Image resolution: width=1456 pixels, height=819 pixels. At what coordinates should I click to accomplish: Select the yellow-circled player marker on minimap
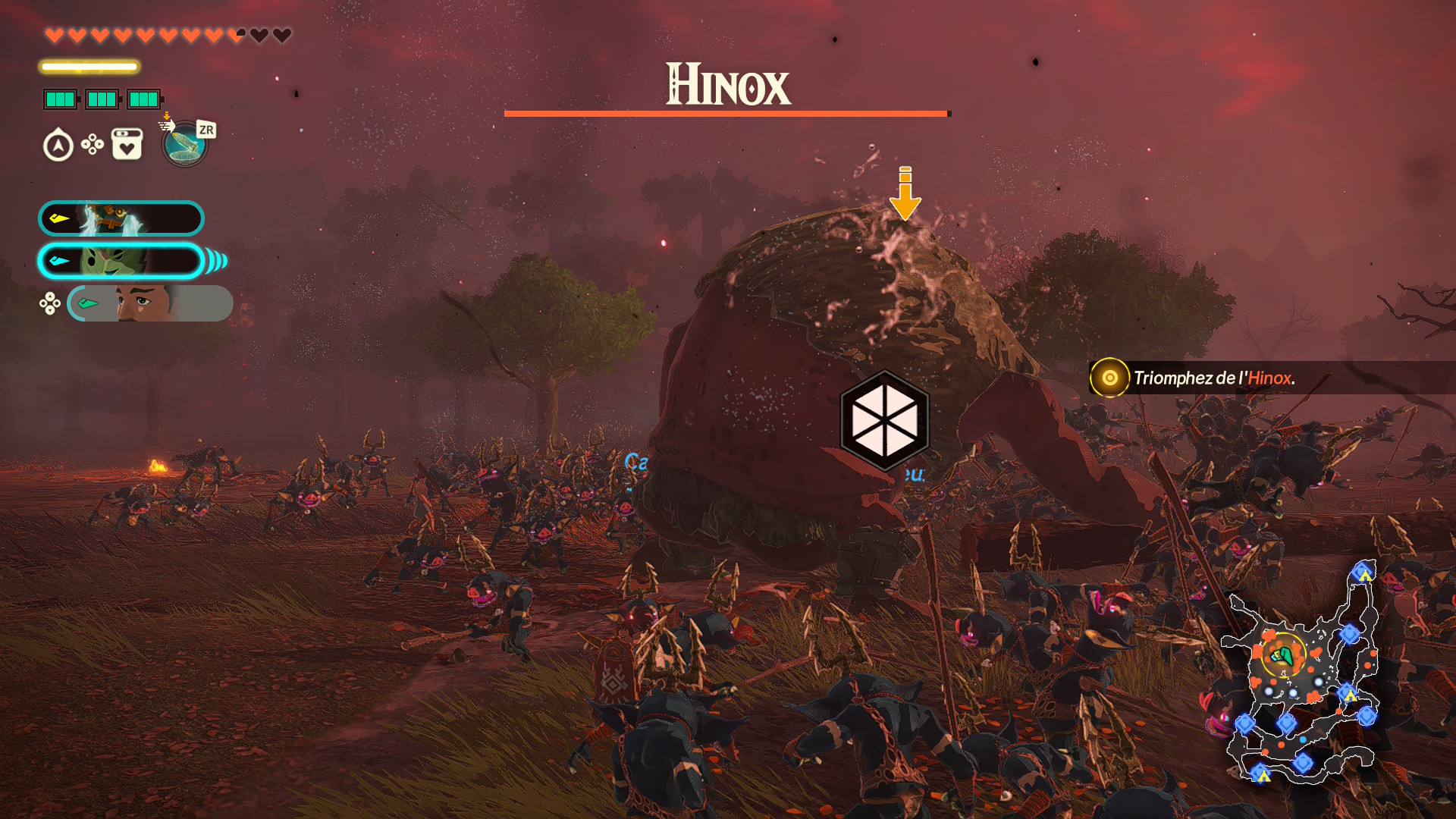click(1282, 654)
